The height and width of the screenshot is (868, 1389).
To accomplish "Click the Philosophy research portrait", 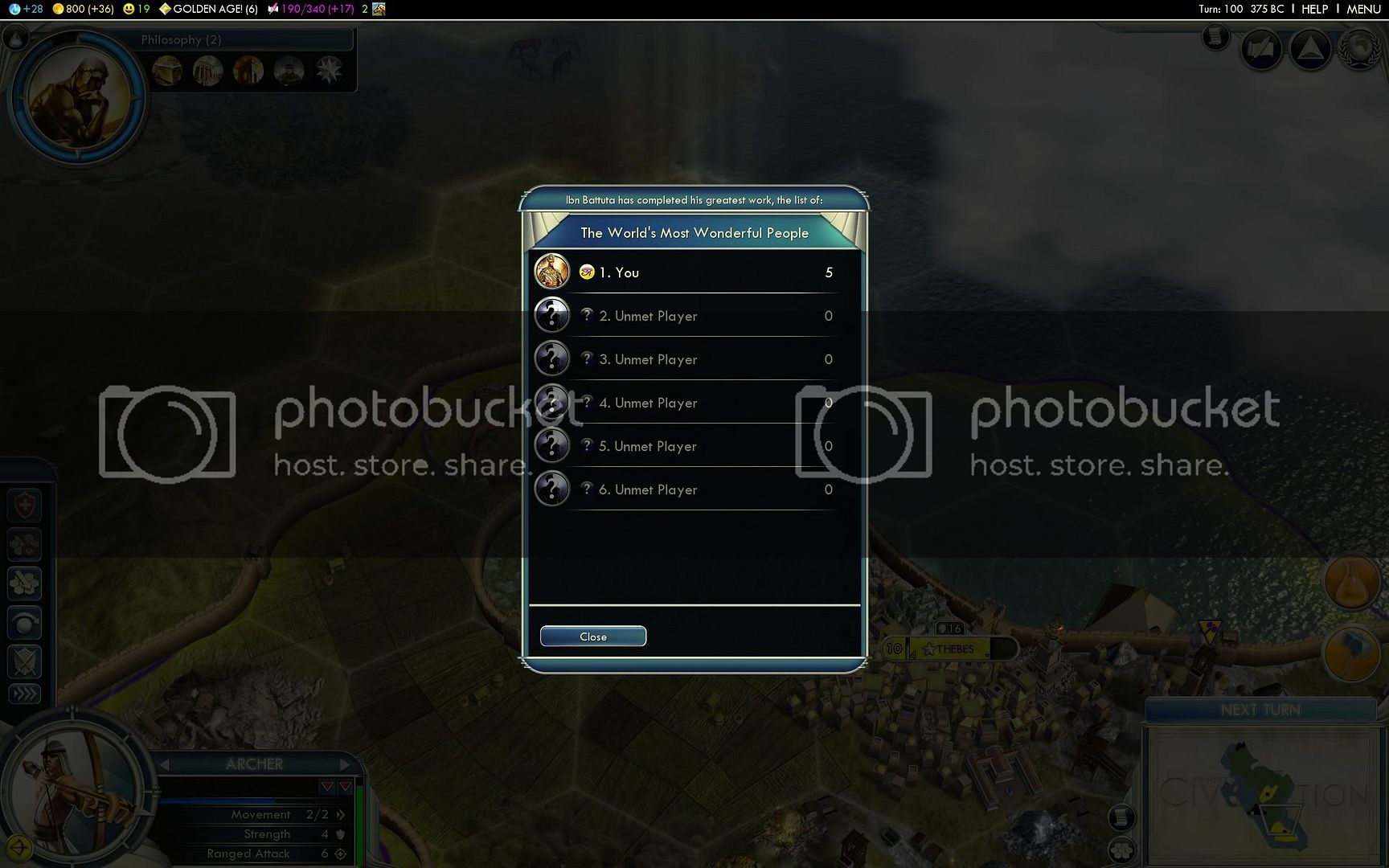I will click(79, 95).
